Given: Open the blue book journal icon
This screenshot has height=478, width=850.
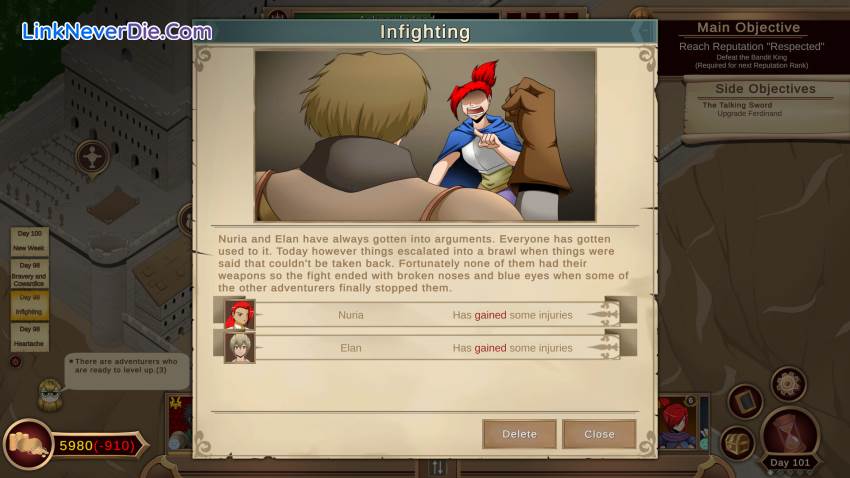Looking at the screenshot, I should 744,401.
